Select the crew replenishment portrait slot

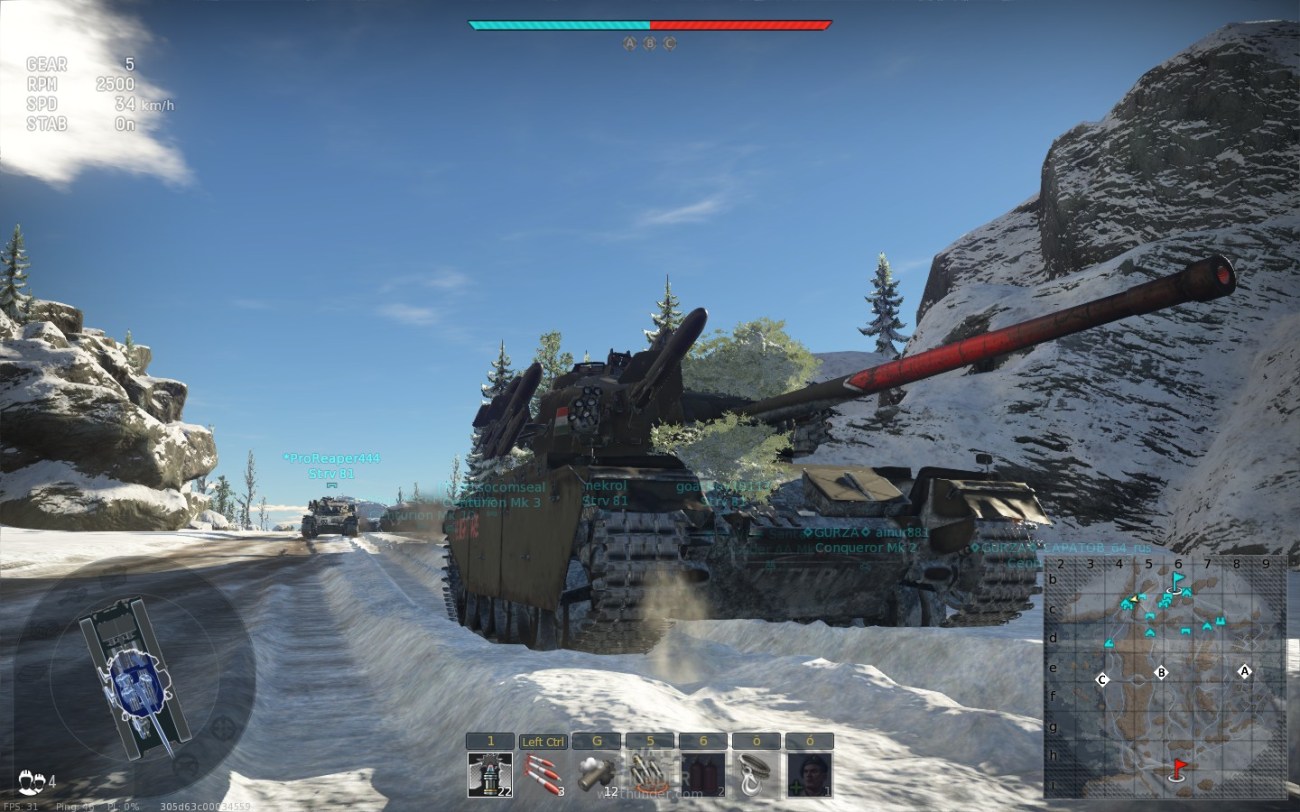click(809, 773)
